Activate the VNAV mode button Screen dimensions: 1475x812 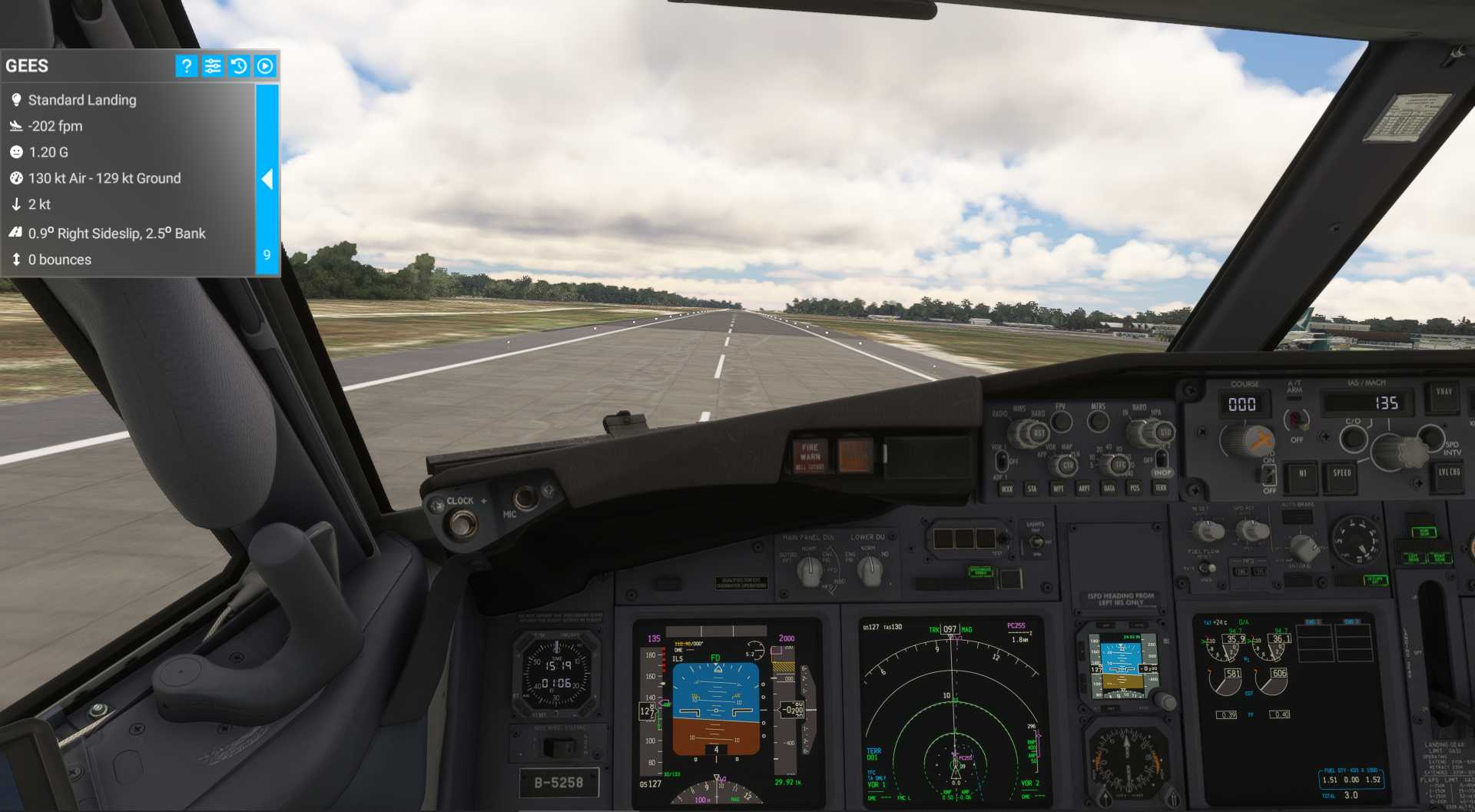coord(1444,393)
